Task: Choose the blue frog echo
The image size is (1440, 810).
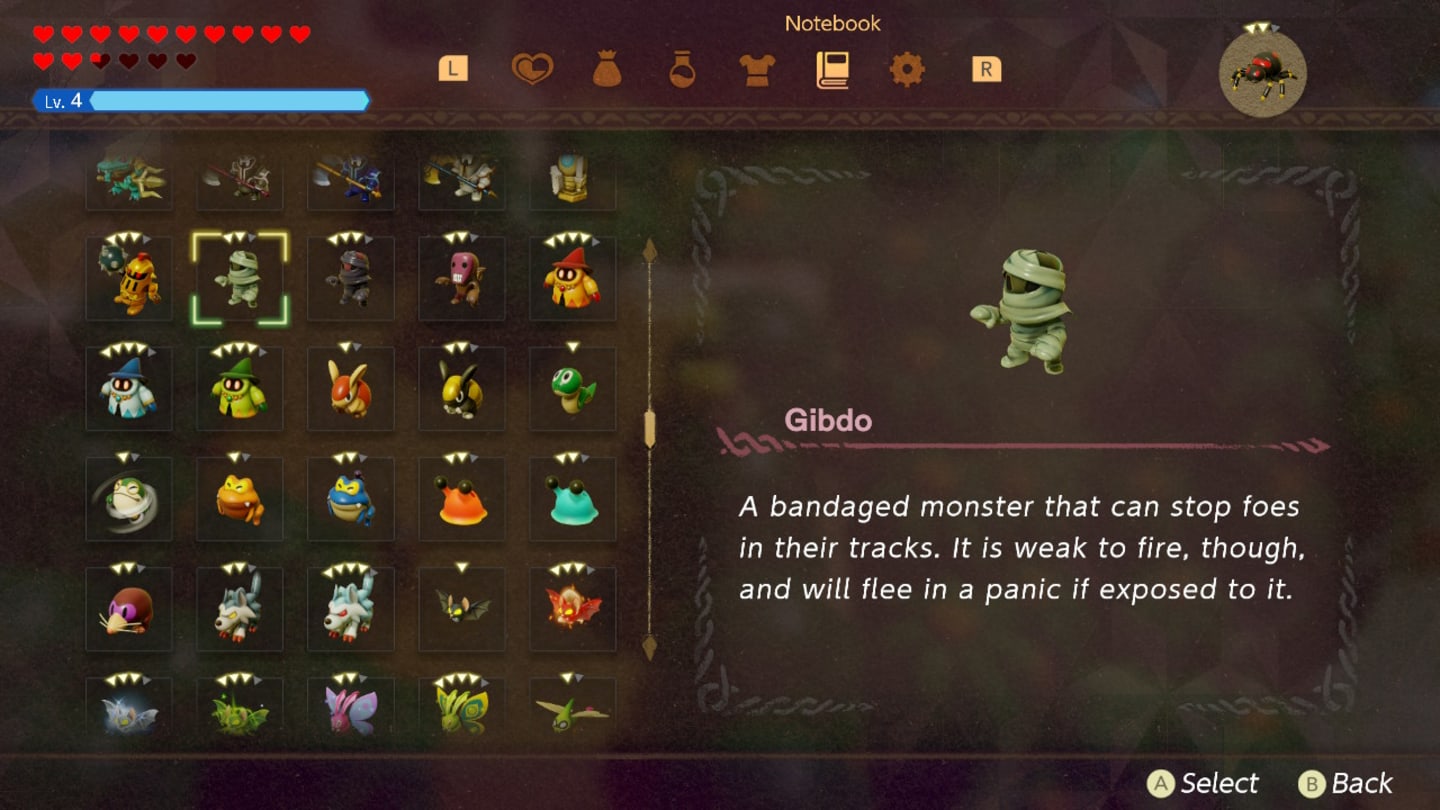Action: coord(350,499)
